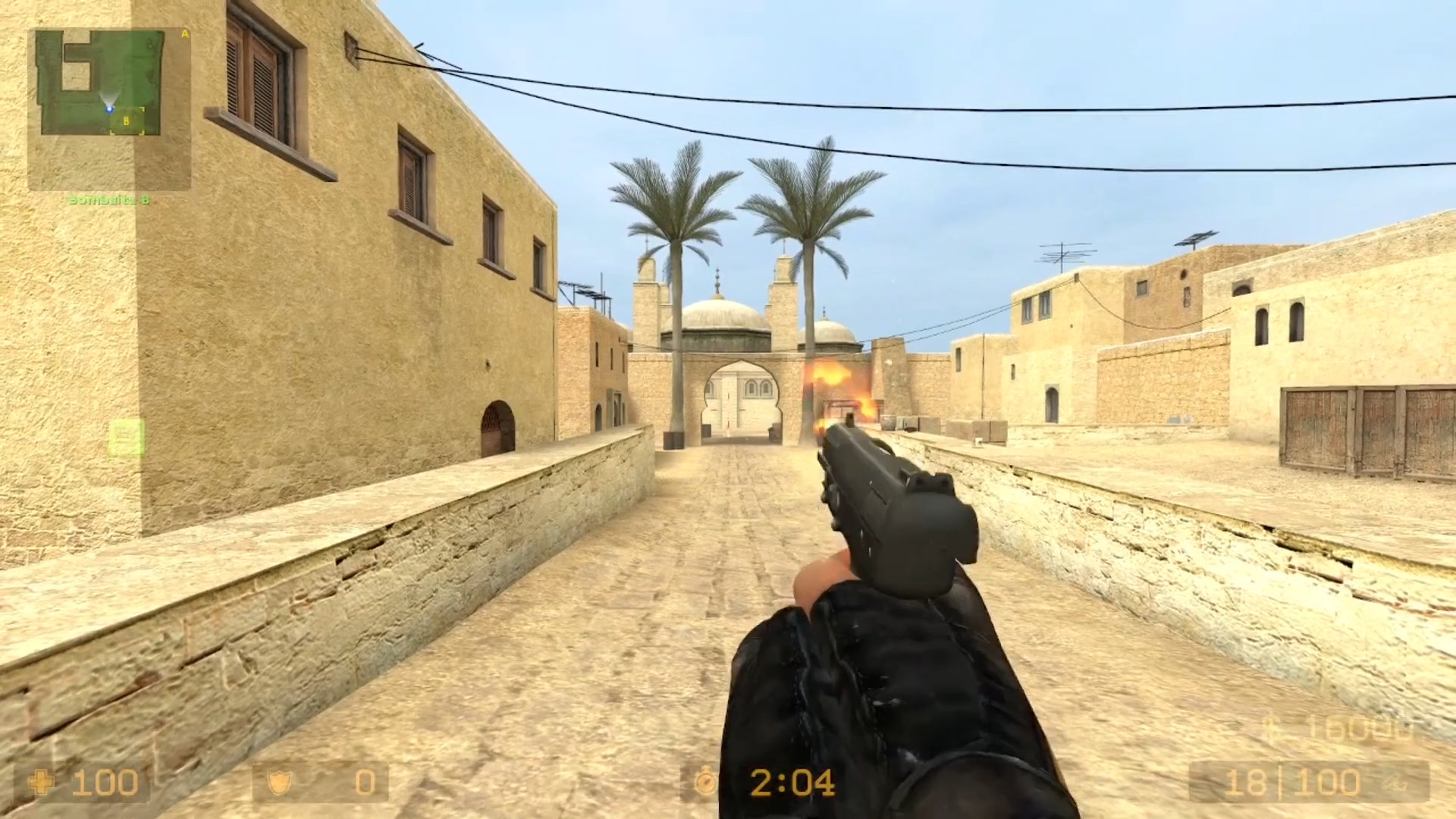Viewport: 1456px width, 819px height.
Task: Click the health value showing 100
Action: [104, 781]
